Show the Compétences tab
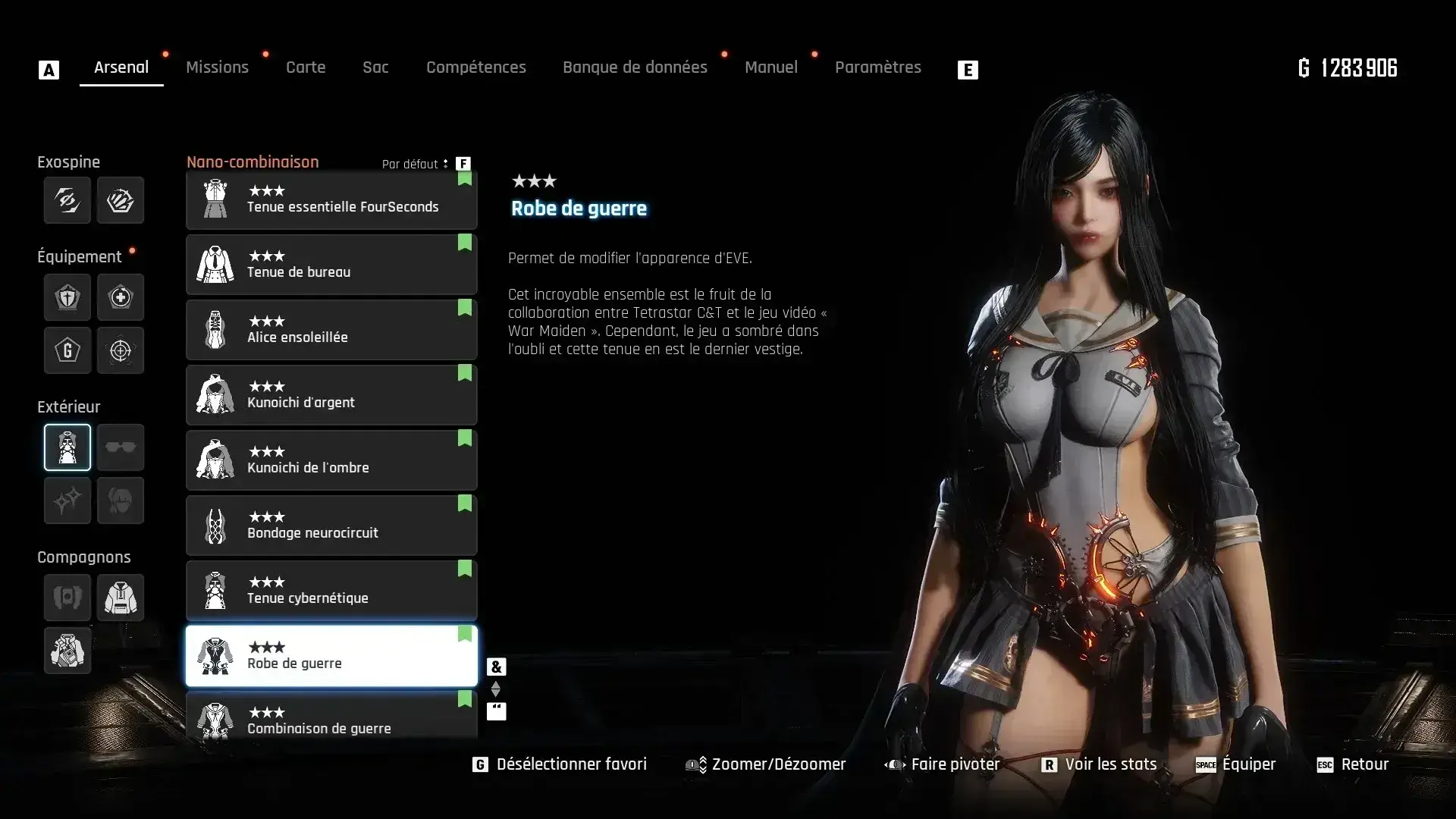This screenshot has width=1456, height=819. [475, 67]
